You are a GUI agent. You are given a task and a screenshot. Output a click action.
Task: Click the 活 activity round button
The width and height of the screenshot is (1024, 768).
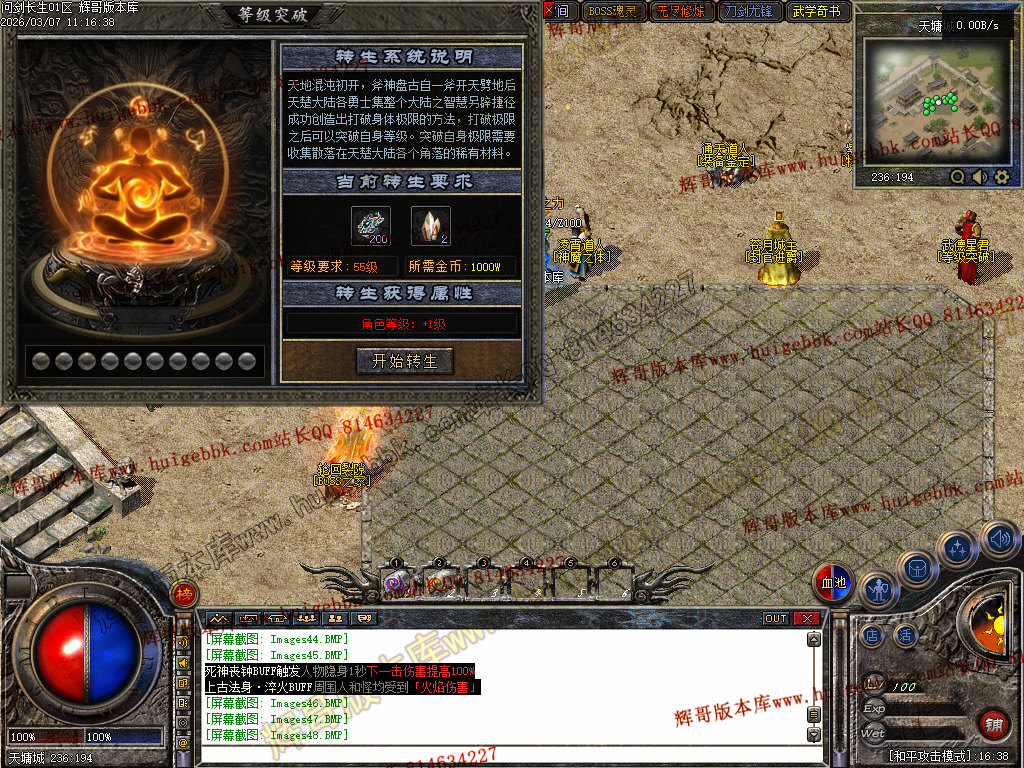pos(906,635)
